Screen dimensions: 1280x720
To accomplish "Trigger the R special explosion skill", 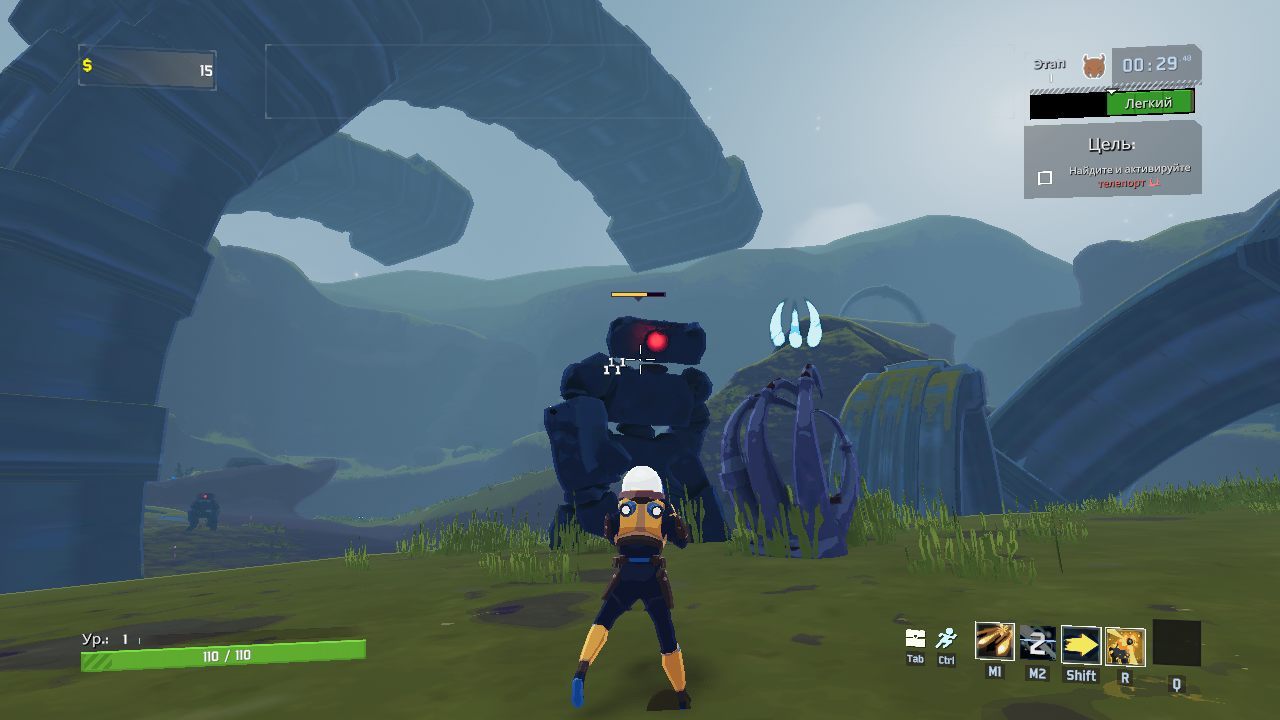I will (1125, 647).
